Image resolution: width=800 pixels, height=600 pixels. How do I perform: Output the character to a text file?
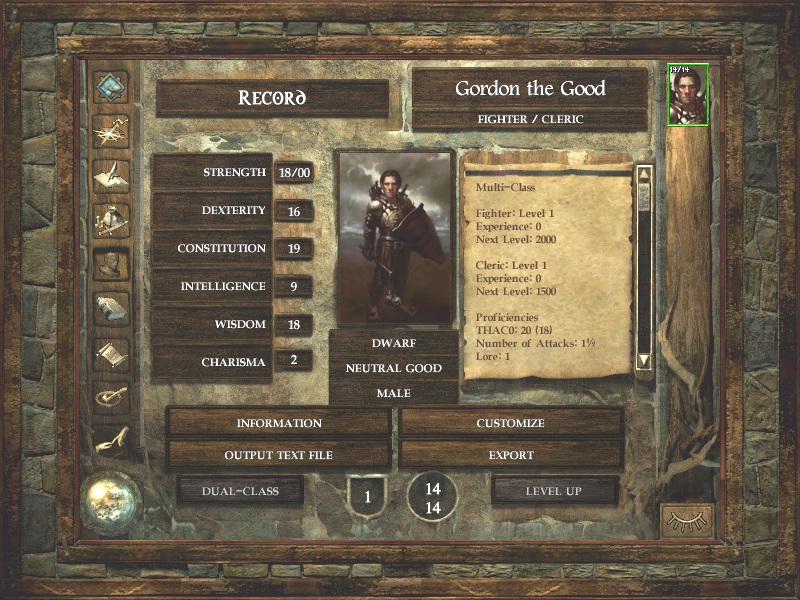[279, 455]
